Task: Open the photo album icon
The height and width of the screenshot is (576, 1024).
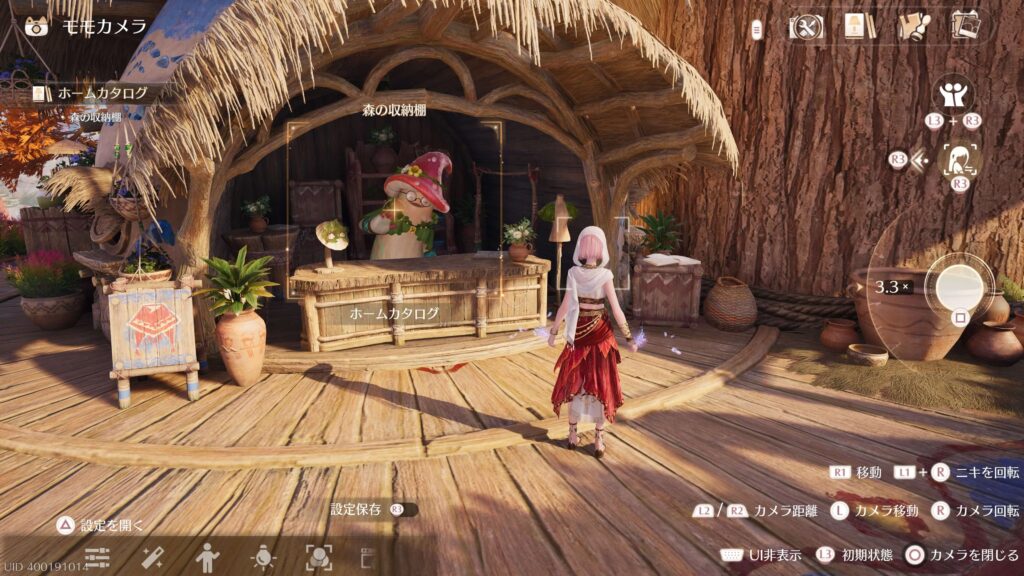Action: click(965, 26)
